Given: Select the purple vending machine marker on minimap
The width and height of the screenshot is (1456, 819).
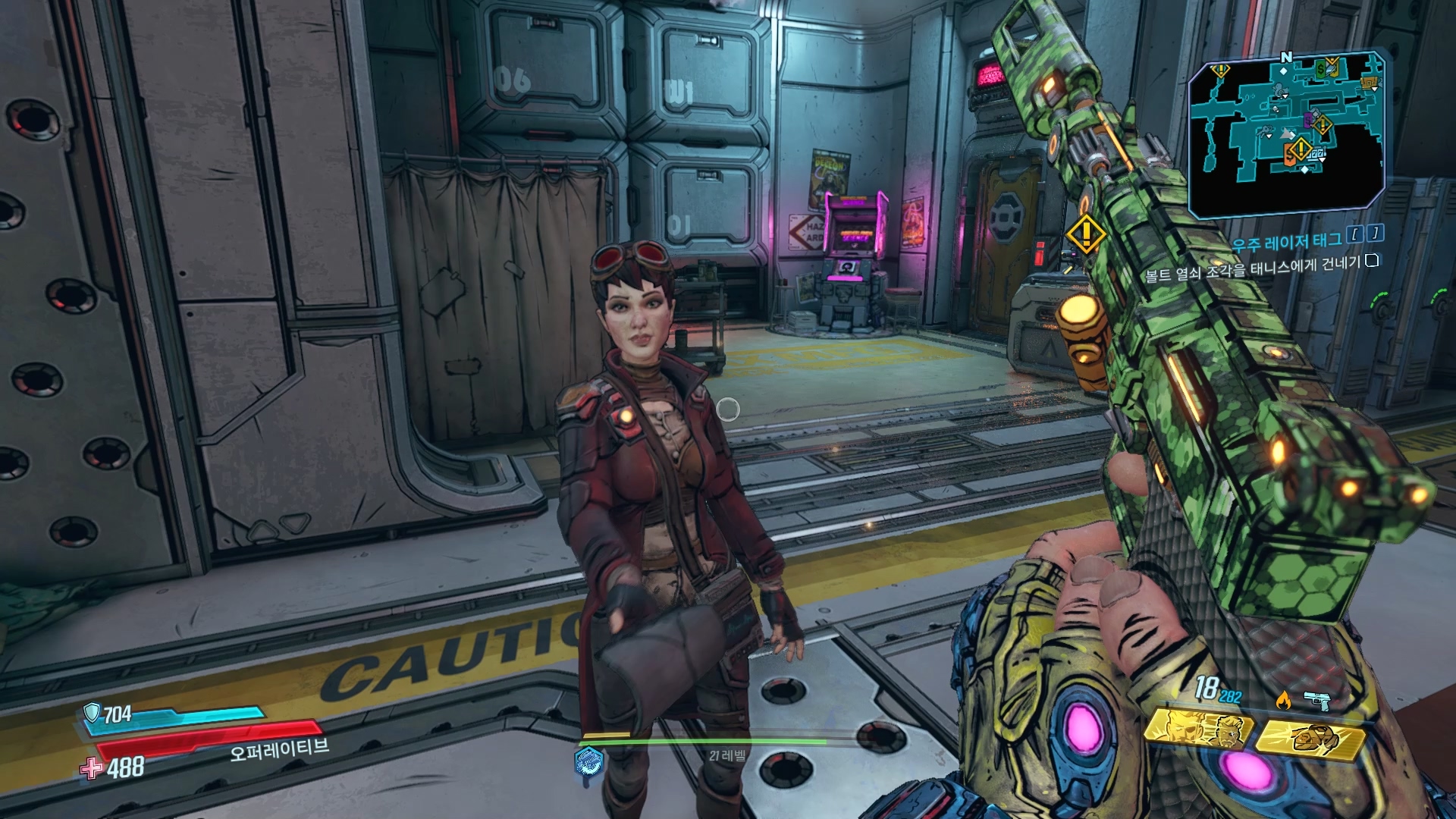Looking at the screenshot, I should click(1309, 120).
